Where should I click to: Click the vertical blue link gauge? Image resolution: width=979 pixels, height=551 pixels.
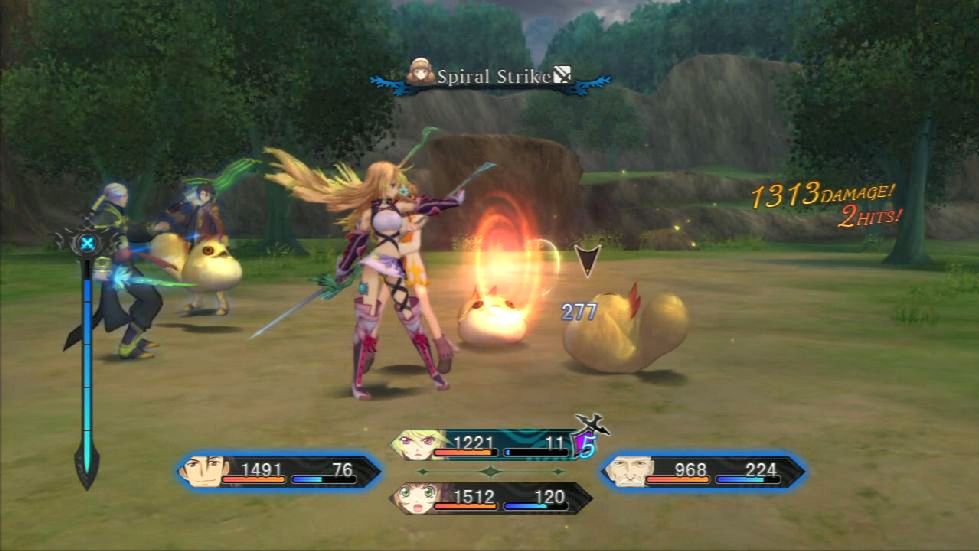[x=87, y=360]
